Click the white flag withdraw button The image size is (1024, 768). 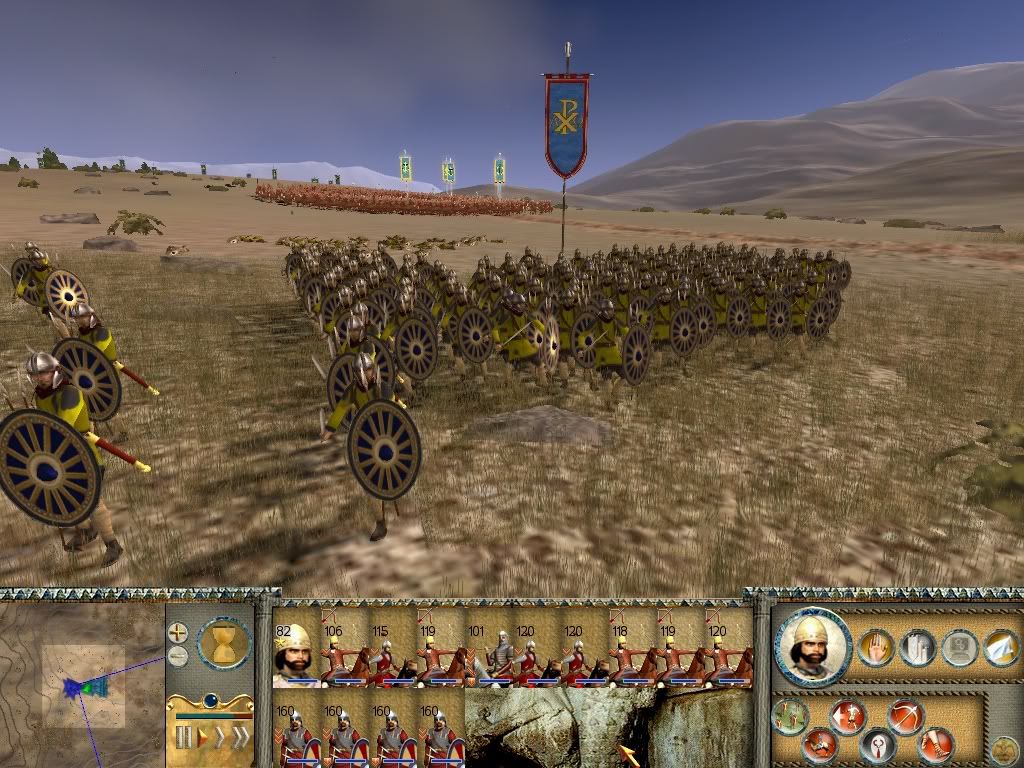click(x=1001, y=647)
